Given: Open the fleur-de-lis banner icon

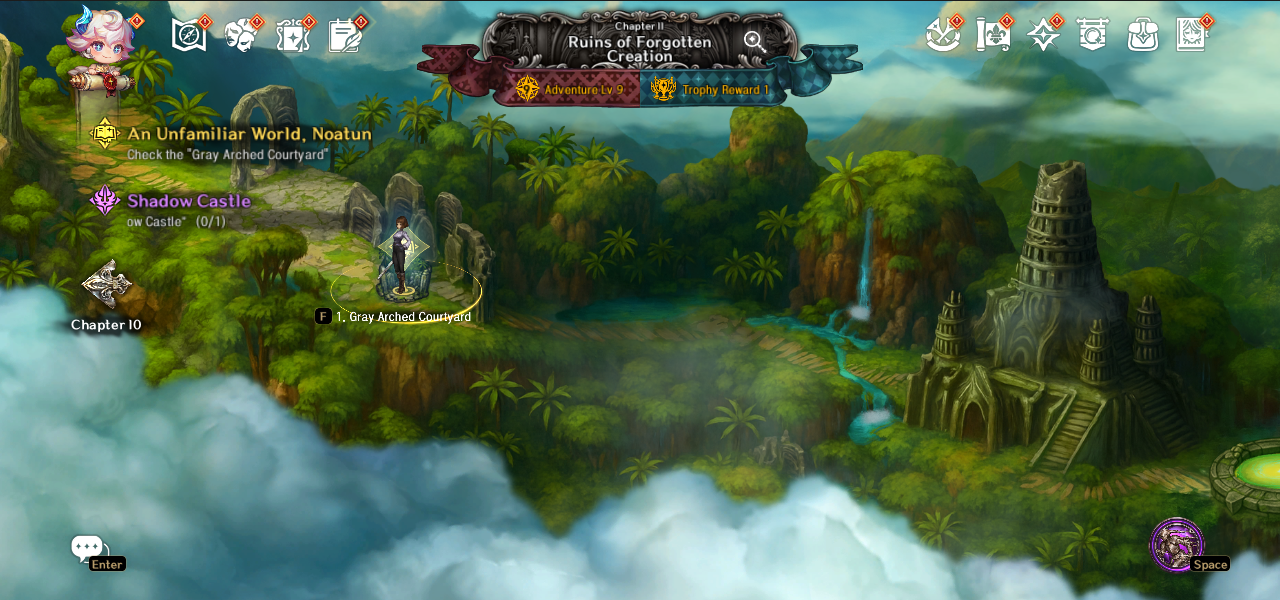Looking at the screenshot, I should coord(992,35).
